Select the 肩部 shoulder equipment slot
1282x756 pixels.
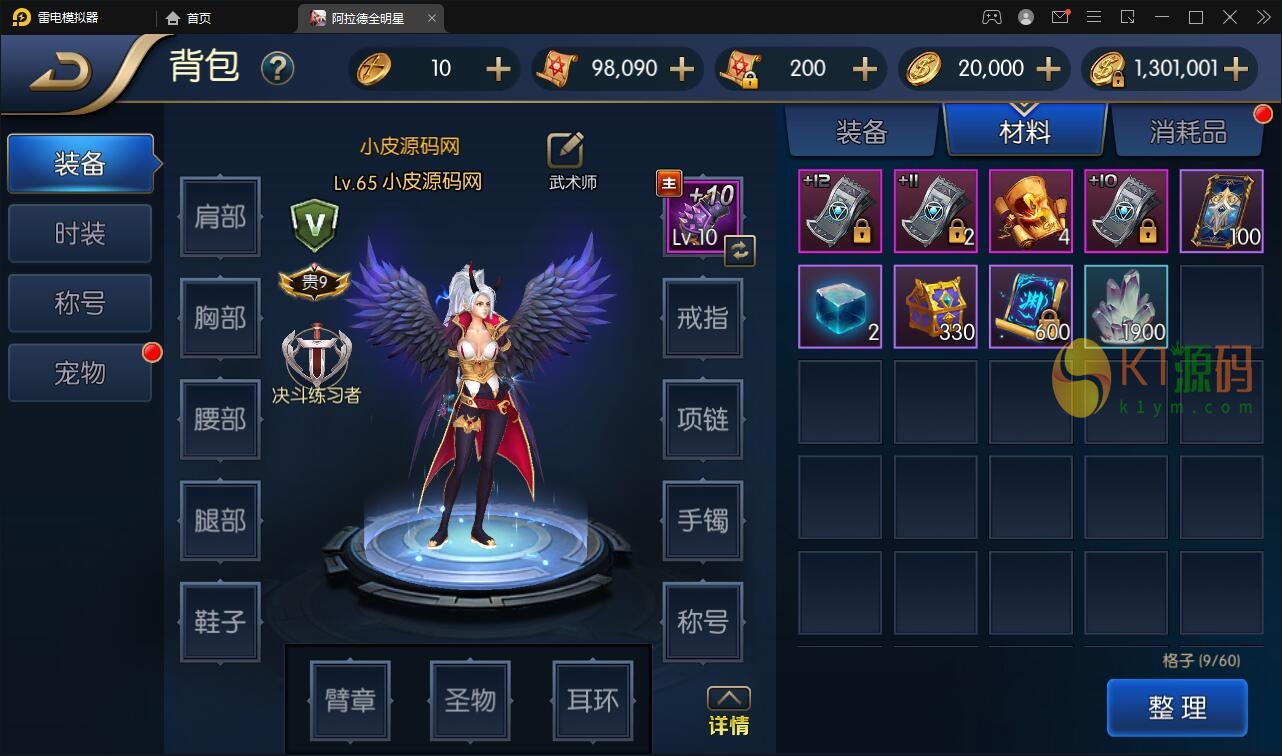click(220, 217)
